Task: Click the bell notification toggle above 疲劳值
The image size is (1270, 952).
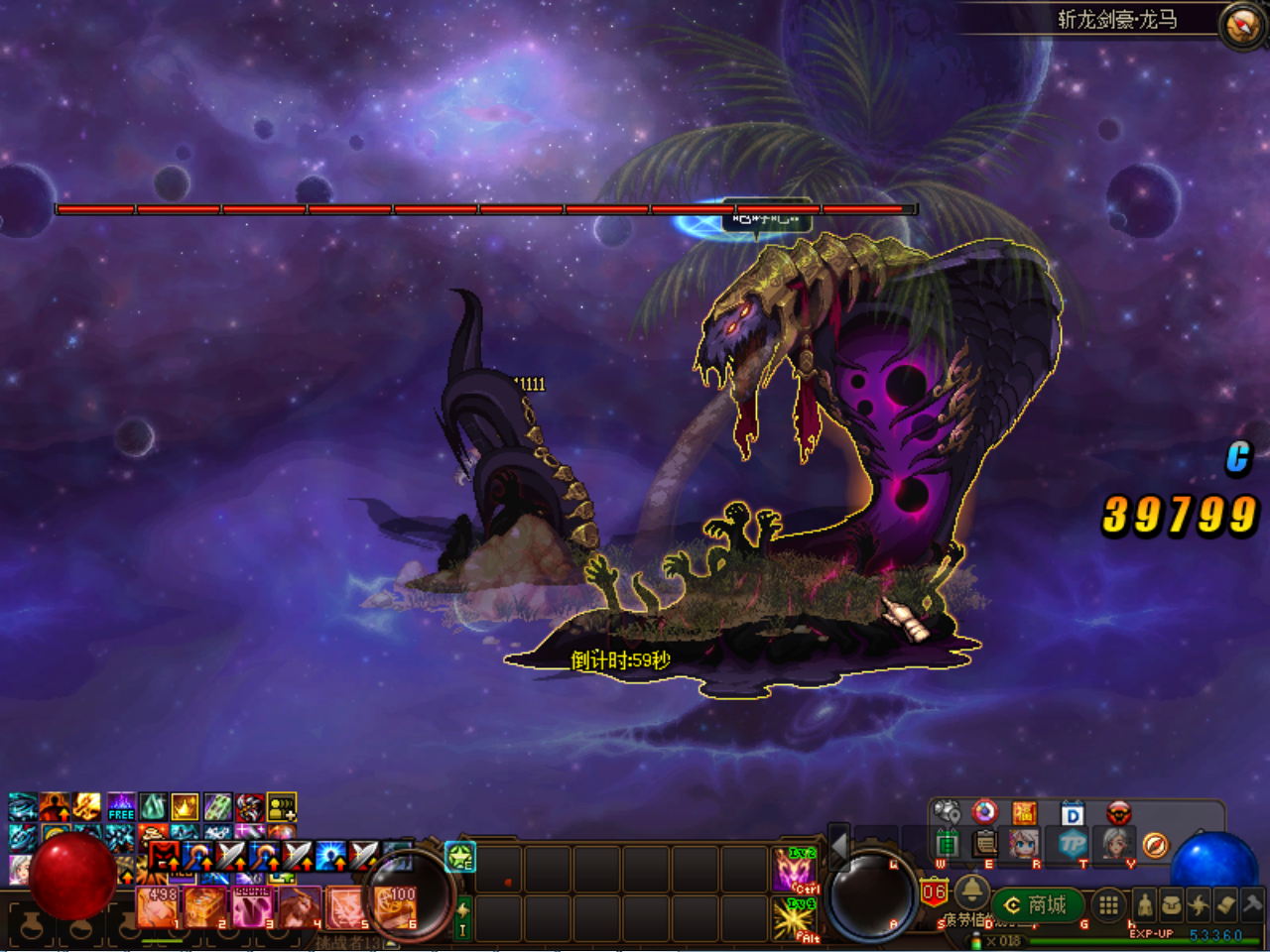Action: tap(973, 893)
